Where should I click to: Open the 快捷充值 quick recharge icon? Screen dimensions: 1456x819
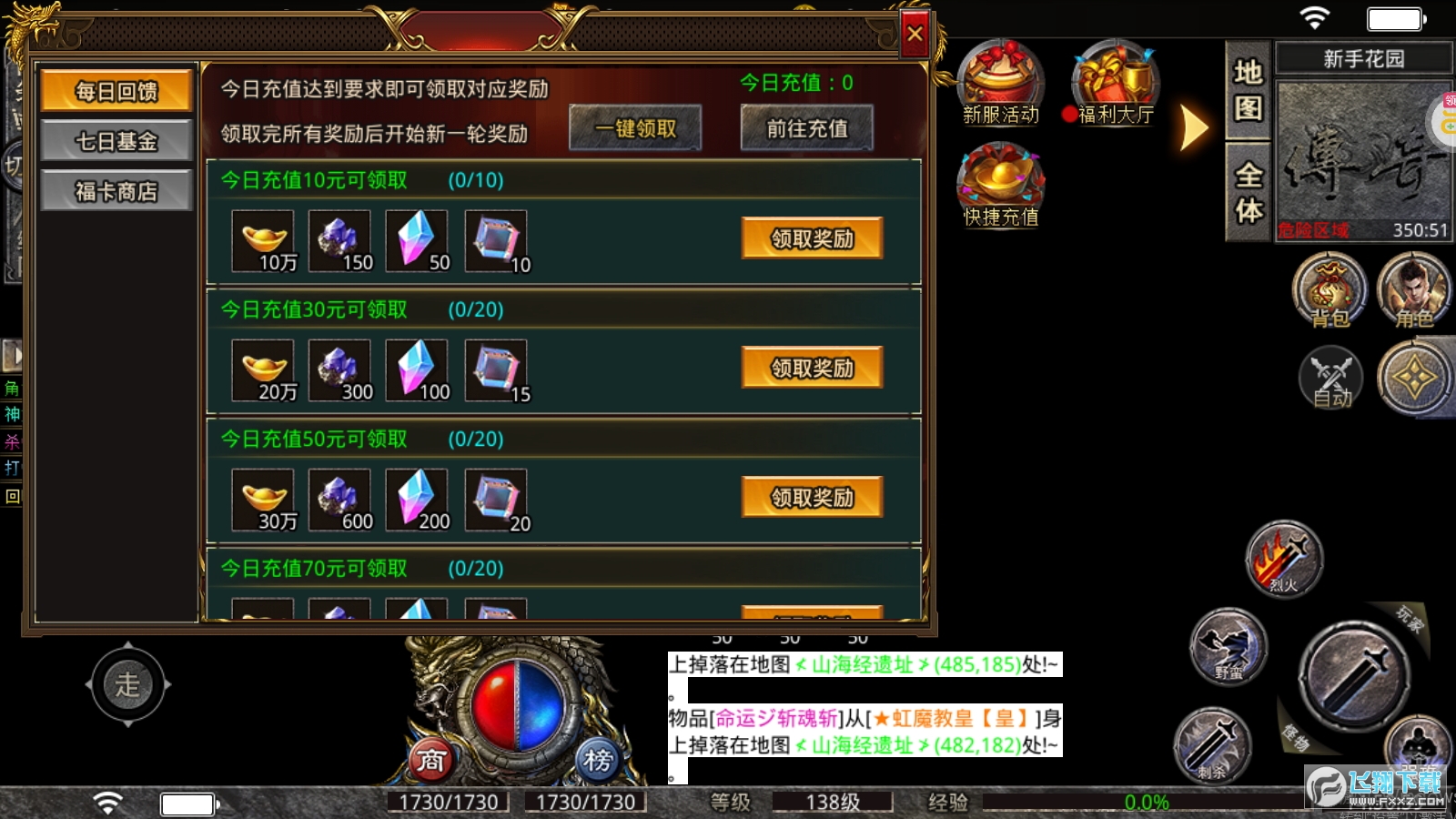tap(999, 187)
